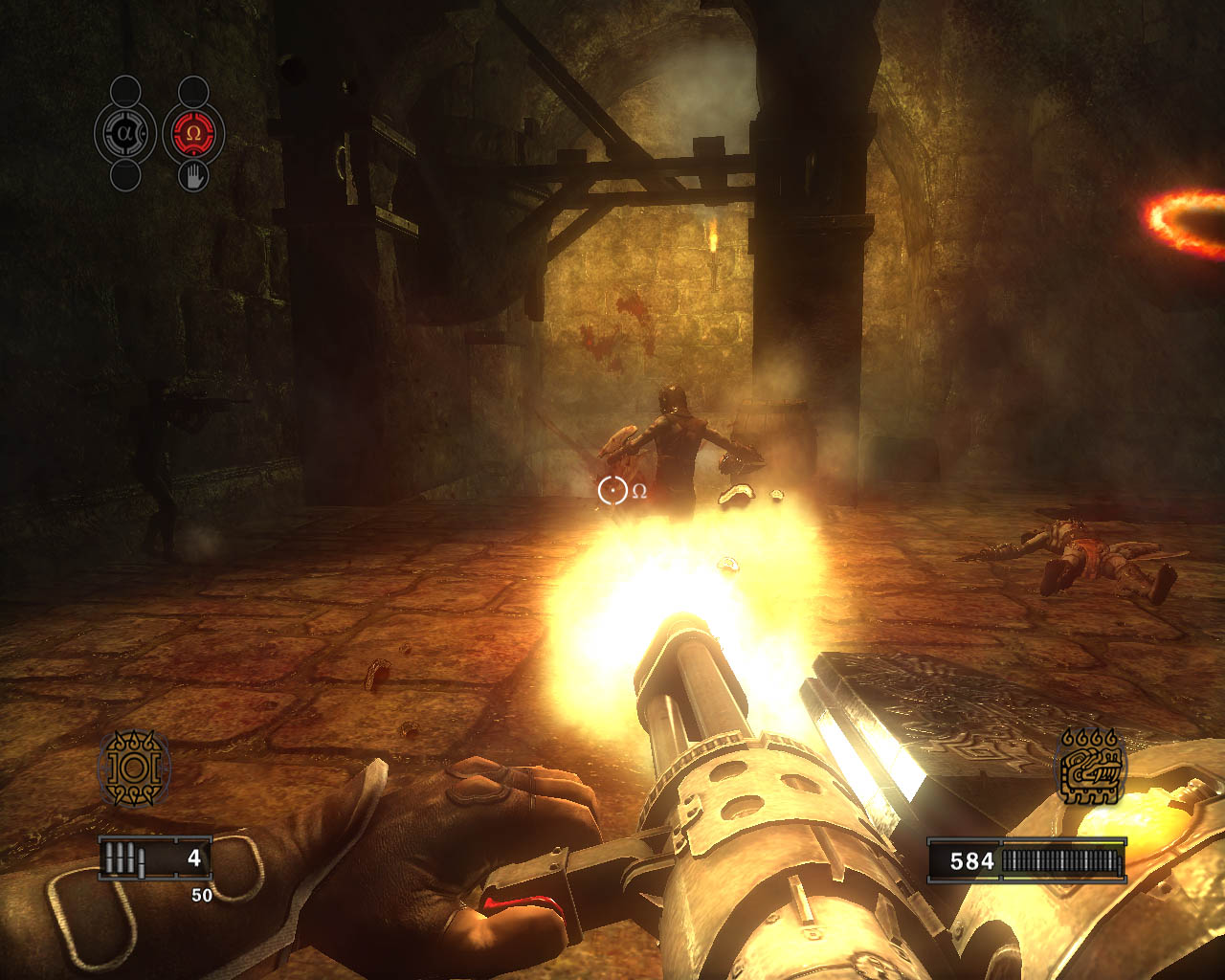Select the red Omega squad icon

point(193,134)
